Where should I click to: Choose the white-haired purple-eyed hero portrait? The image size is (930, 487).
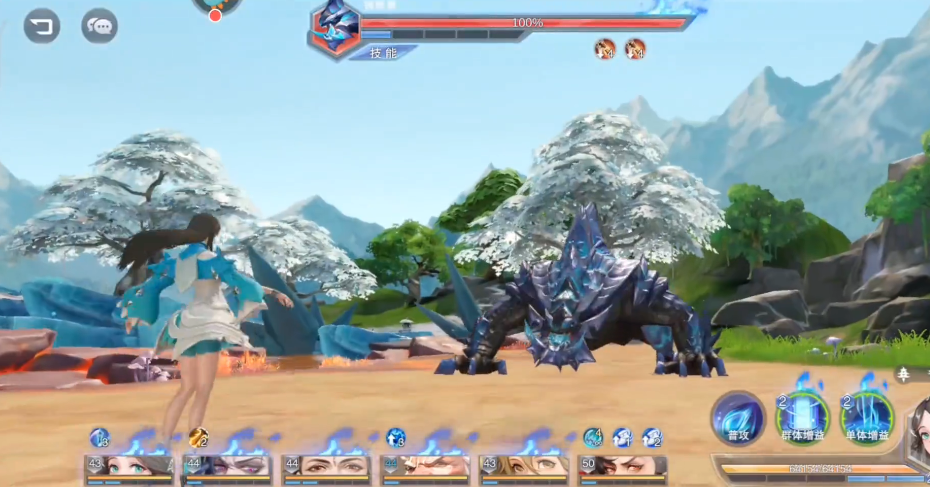[227, 467]
